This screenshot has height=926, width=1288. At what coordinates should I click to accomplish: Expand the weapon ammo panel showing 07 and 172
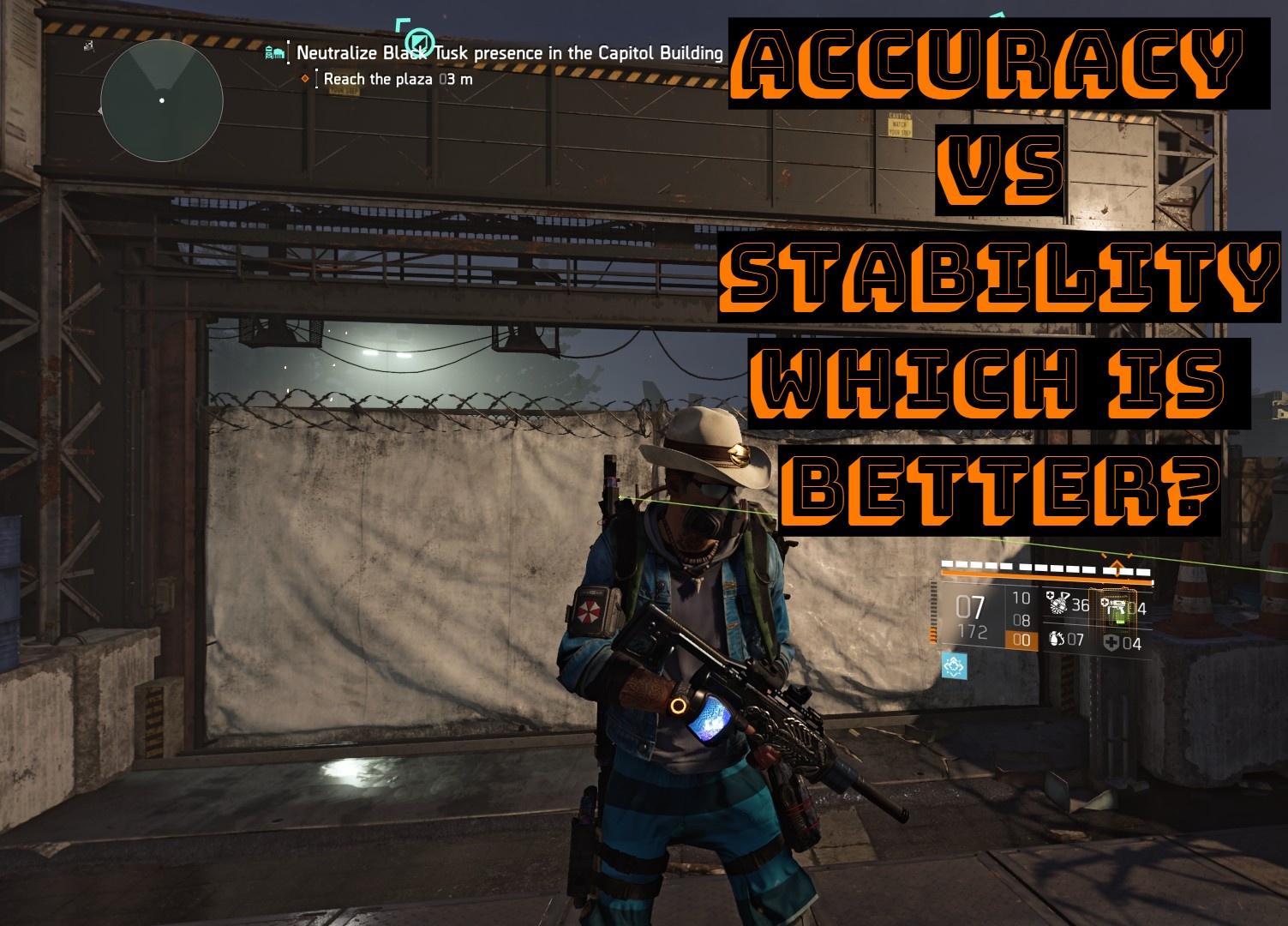(x=973, y=617)
